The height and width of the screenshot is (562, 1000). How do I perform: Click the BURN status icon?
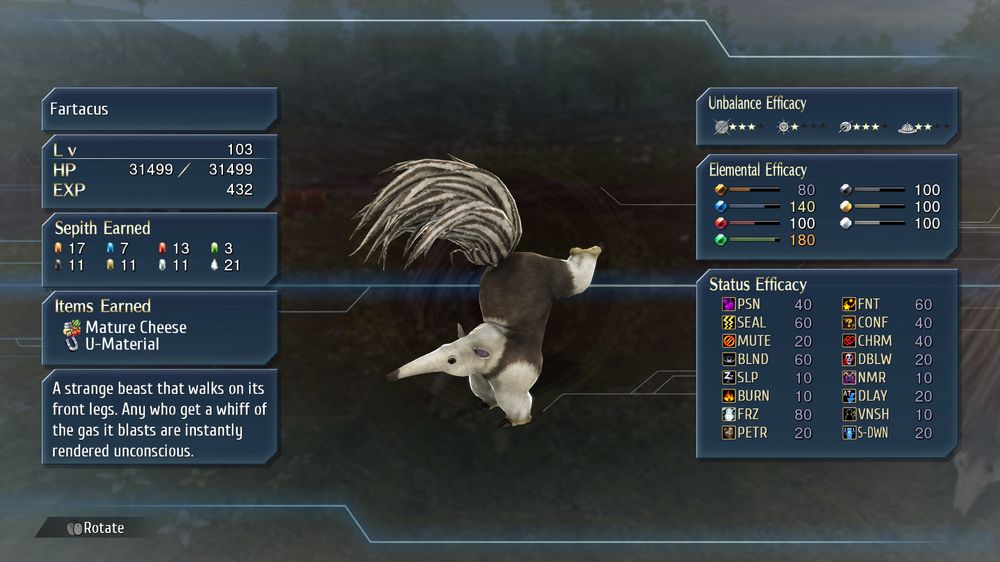tap(728, 396)
